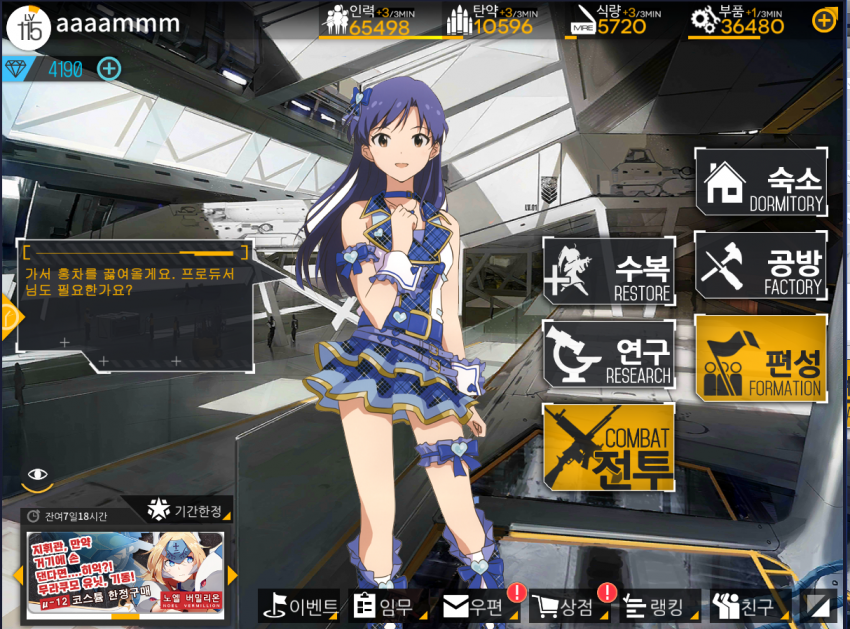Show the next promotional banner
The image size is (850, 629).
(233, 575)
